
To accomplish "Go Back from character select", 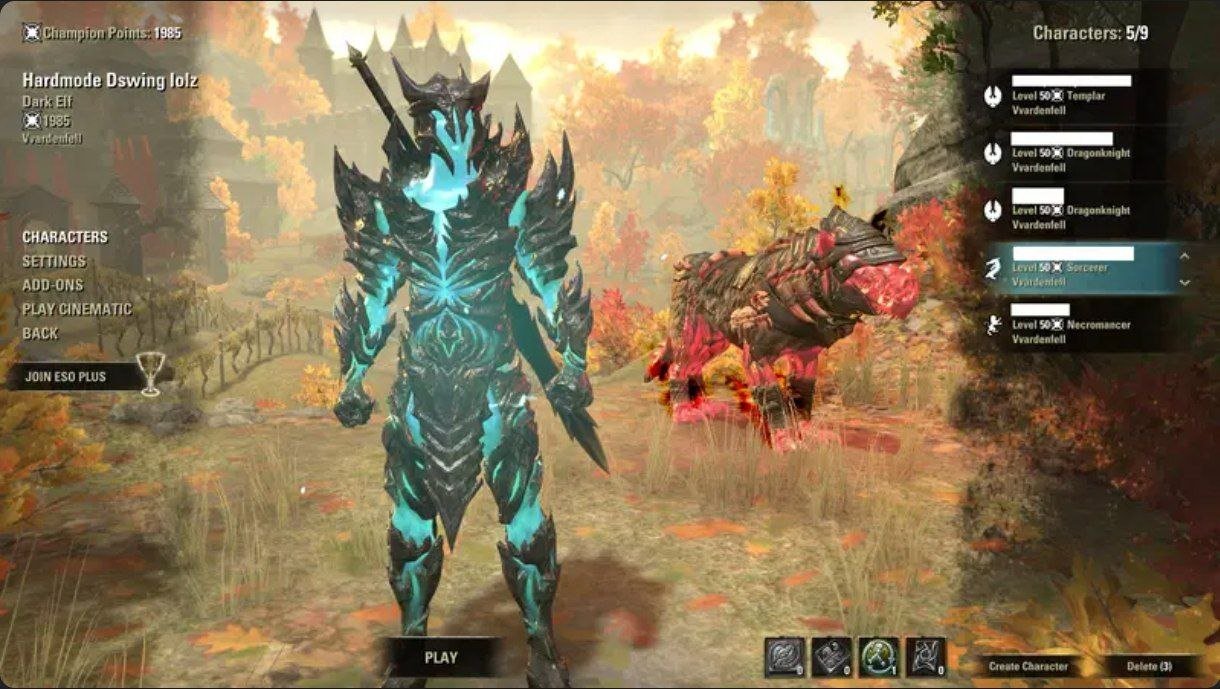I will click(40, 333).
